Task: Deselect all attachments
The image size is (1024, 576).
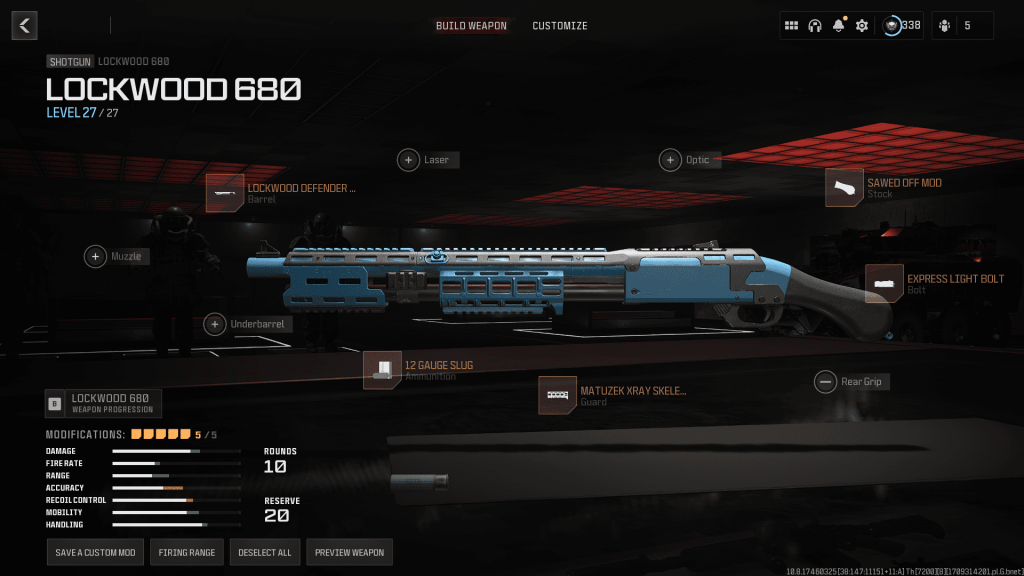Action: [264, 552]
